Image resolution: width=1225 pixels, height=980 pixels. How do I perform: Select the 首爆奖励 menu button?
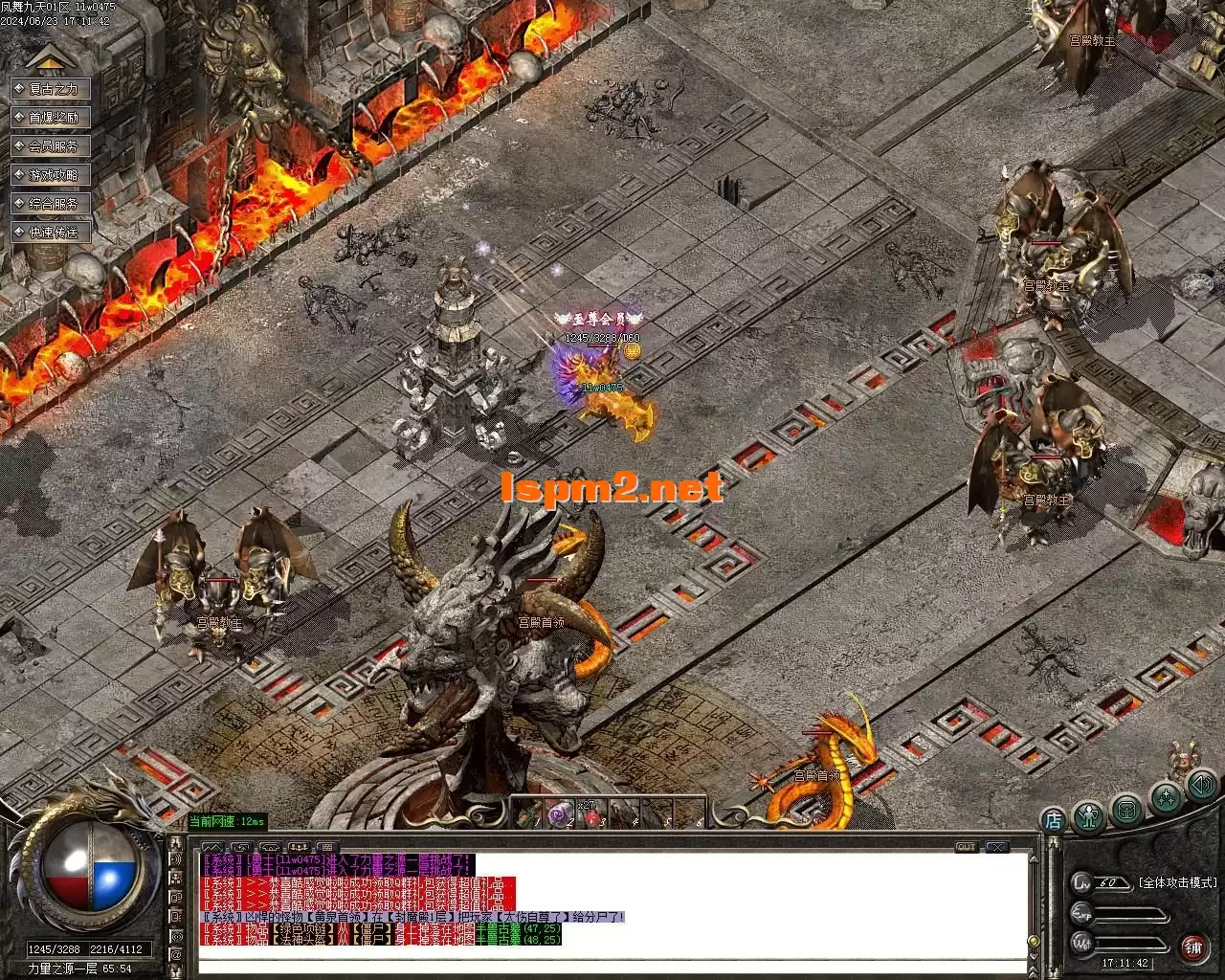[x=52, y=118]
